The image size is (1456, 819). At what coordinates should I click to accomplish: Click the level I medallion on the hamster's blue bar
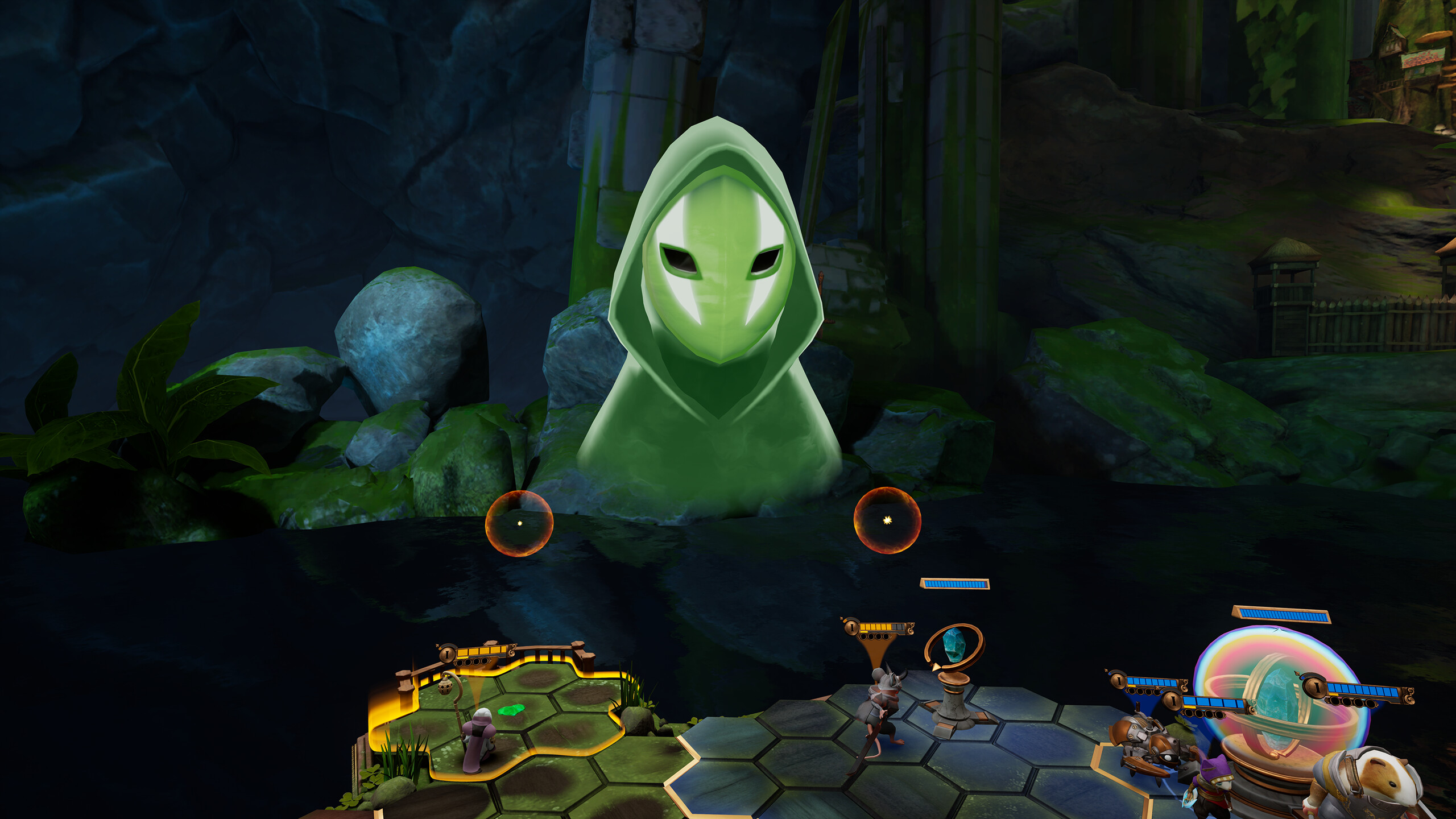point(1316,688)
